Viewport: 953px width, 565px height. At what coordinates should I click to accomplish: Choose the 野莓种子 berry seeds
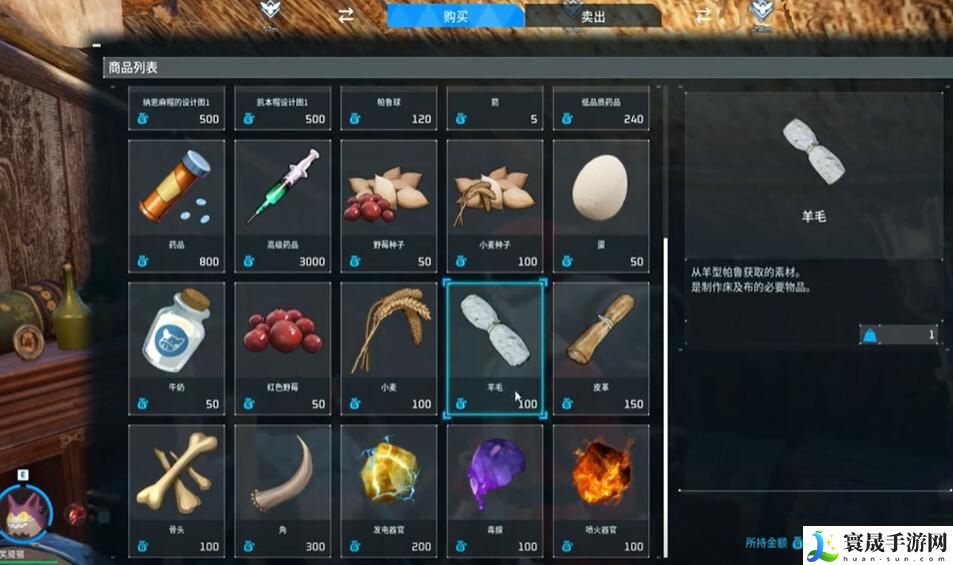coord(389,205)
